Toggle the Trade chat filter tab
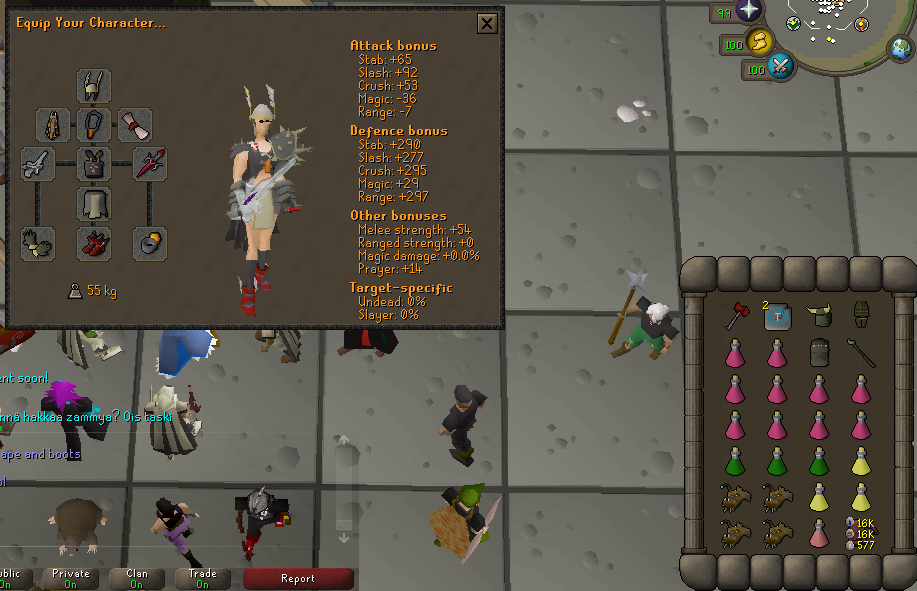The width and height of the screenshot is (917, 591). 203,578
